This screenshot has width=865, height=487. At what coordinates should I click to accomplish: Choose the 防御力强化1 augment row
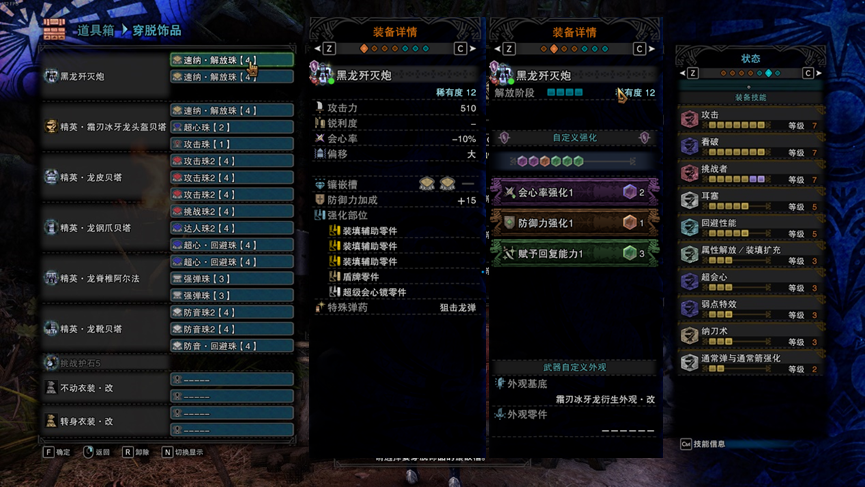click(574, 222)
